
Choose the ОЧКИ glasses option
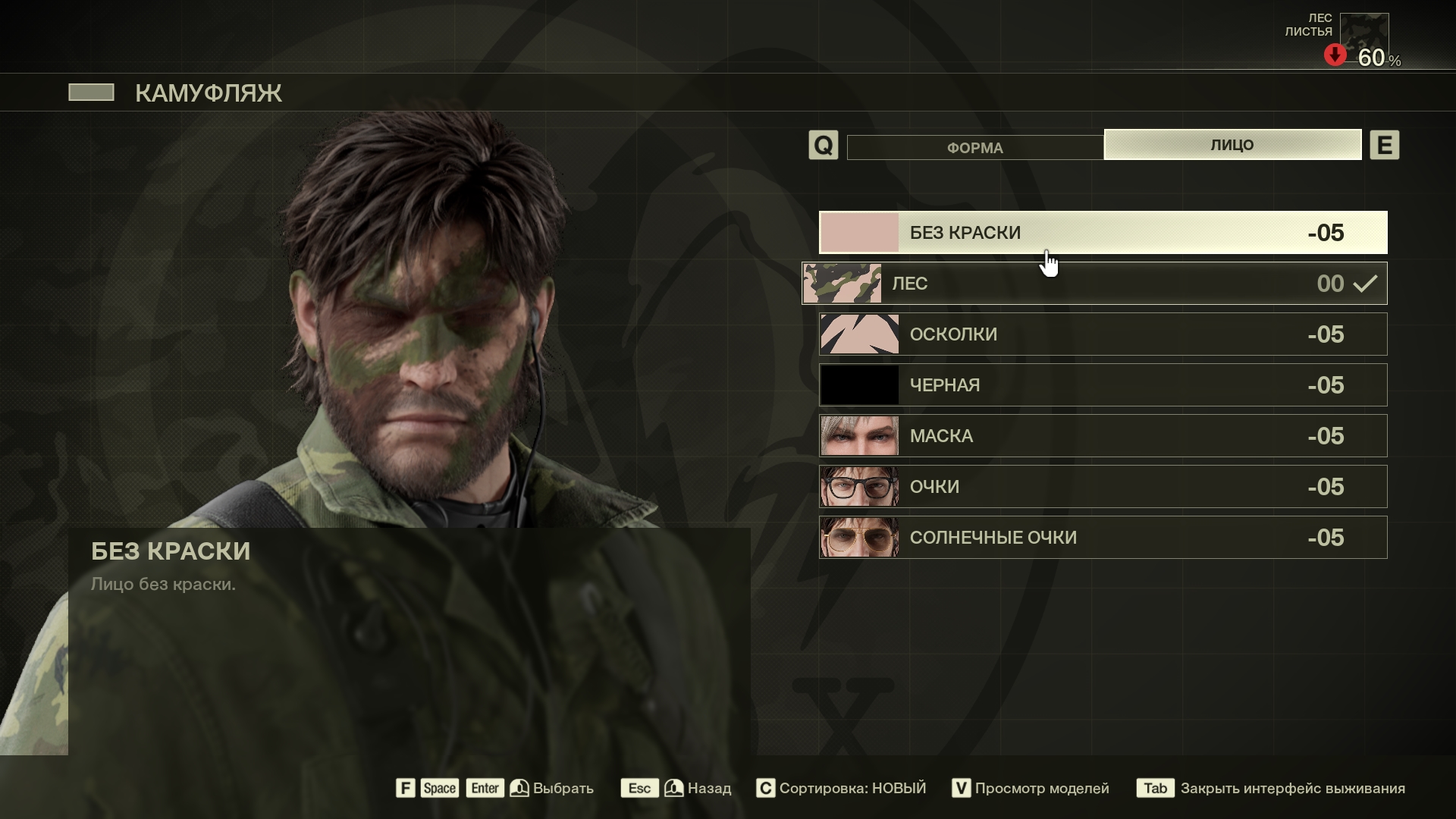[x=1103, y=487]
